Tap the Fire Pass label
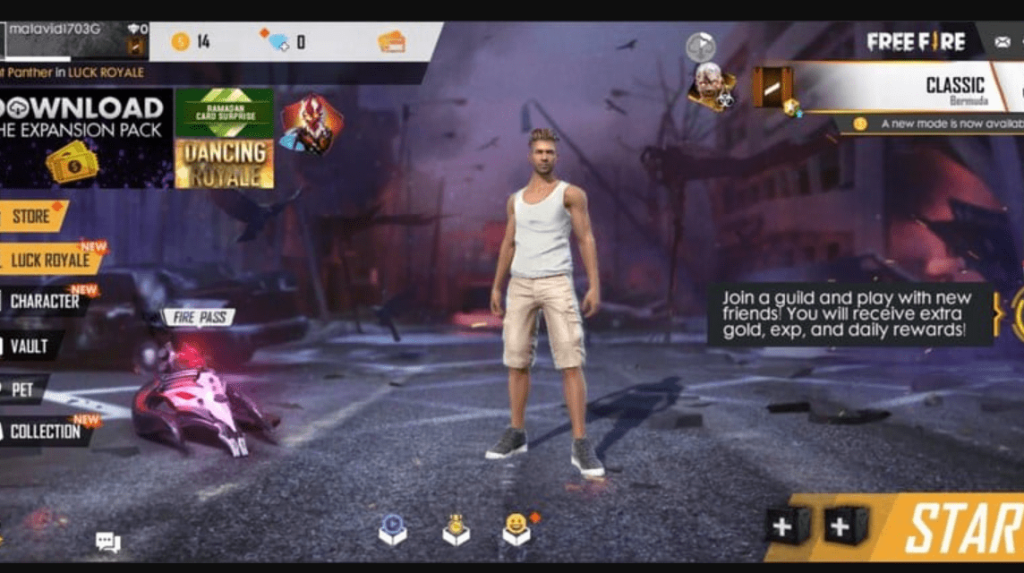 pyautogui.click(x=198, y=318)
